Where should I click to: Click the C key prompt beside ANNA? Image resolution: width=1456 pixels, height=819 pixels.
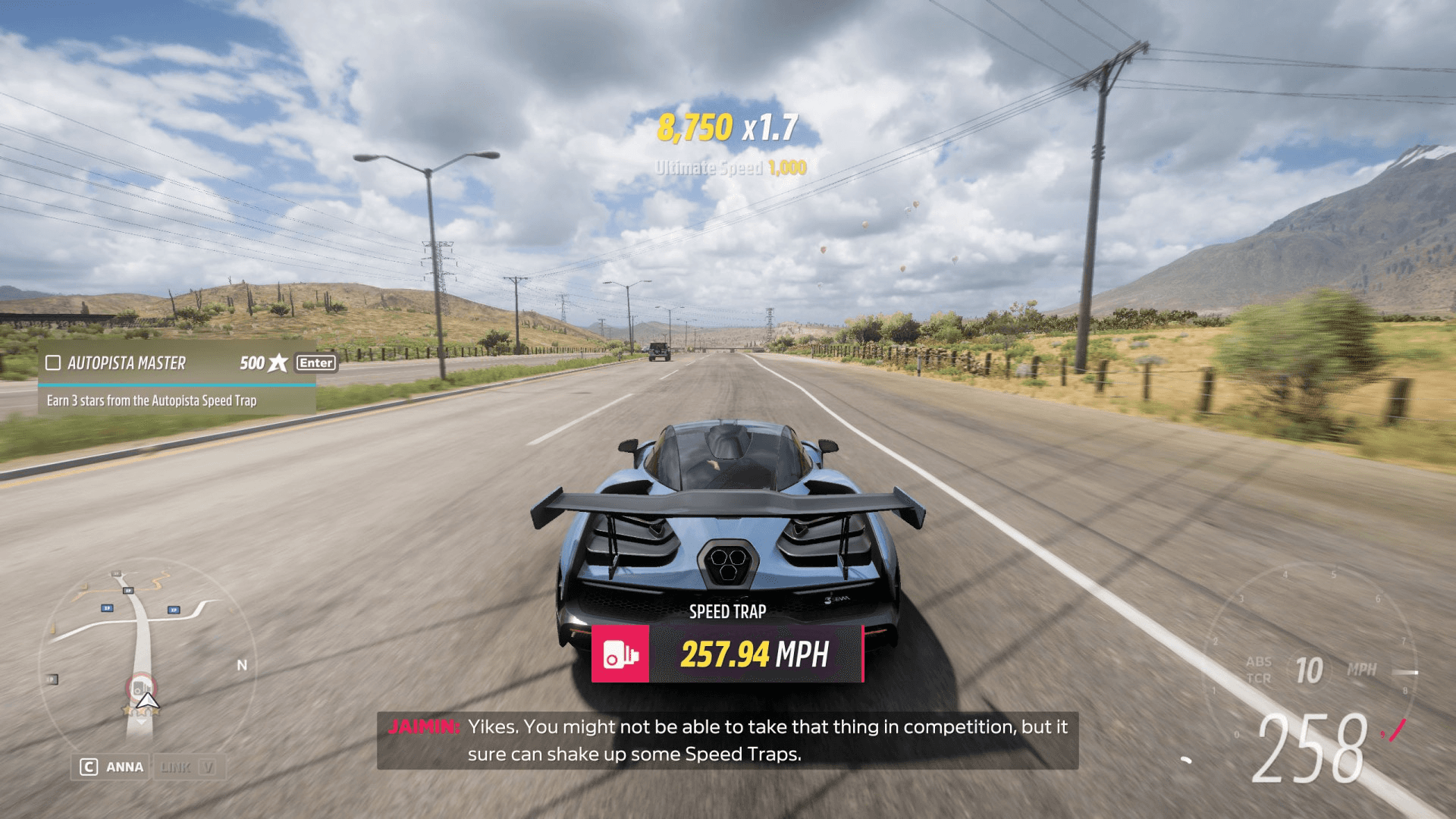coord(89,767)
